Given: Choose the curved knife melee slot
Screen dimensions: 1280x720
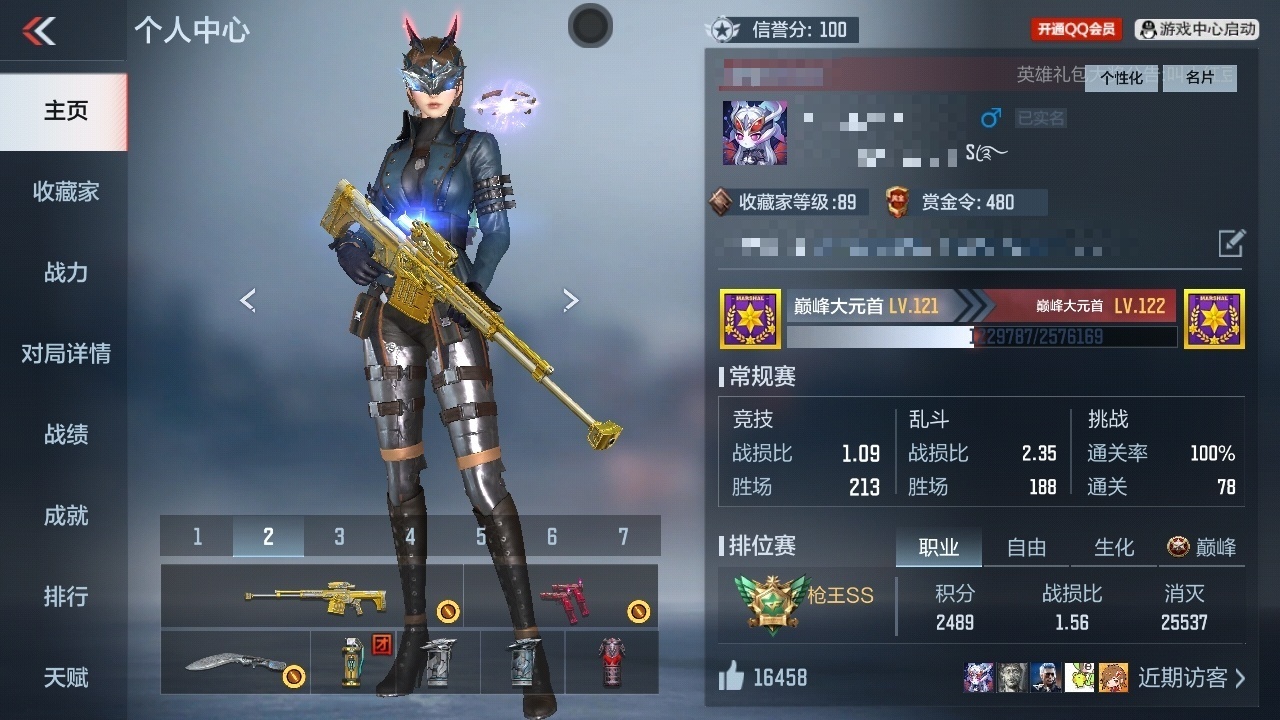Looking at the screenshot, I should click(236, 661).
